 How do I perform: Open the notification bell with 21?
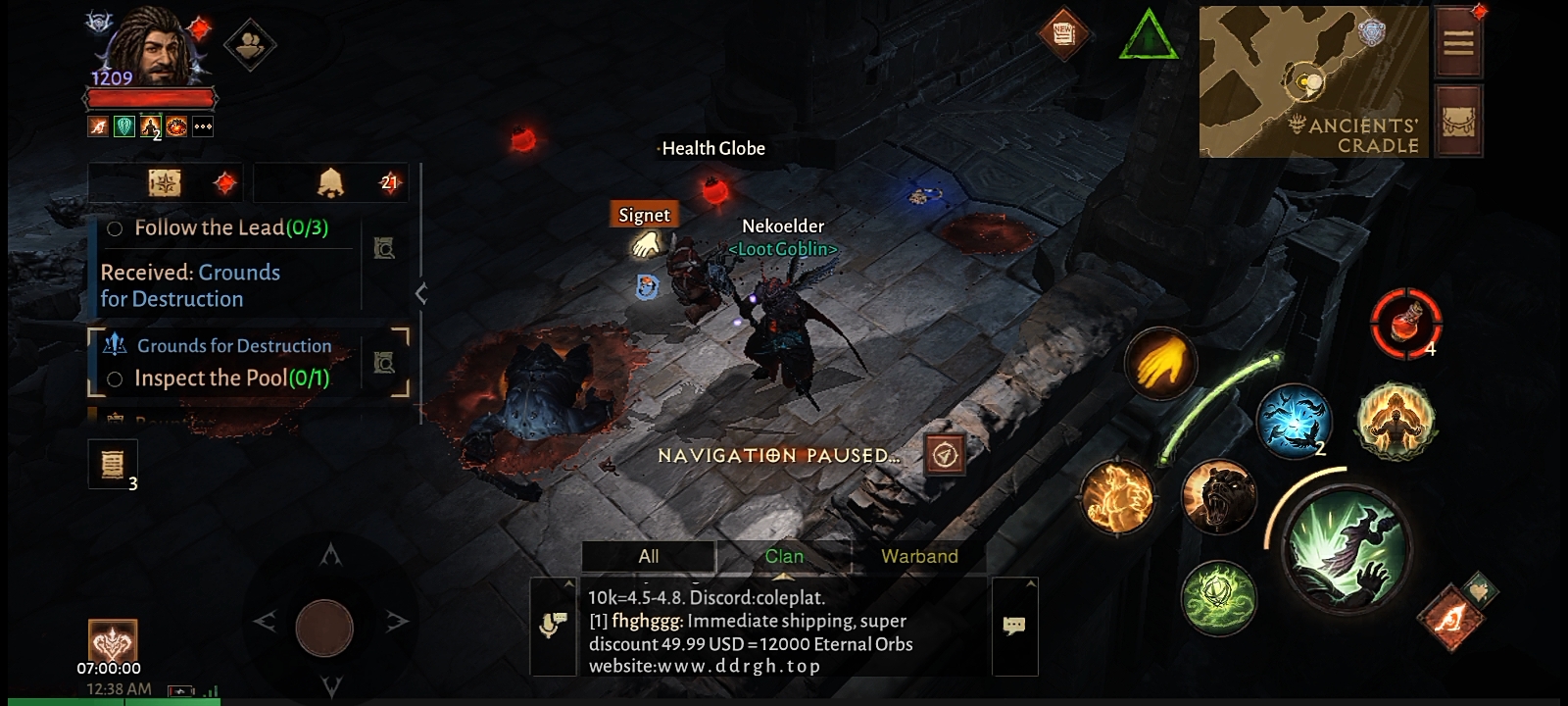(x=333, y=182)
